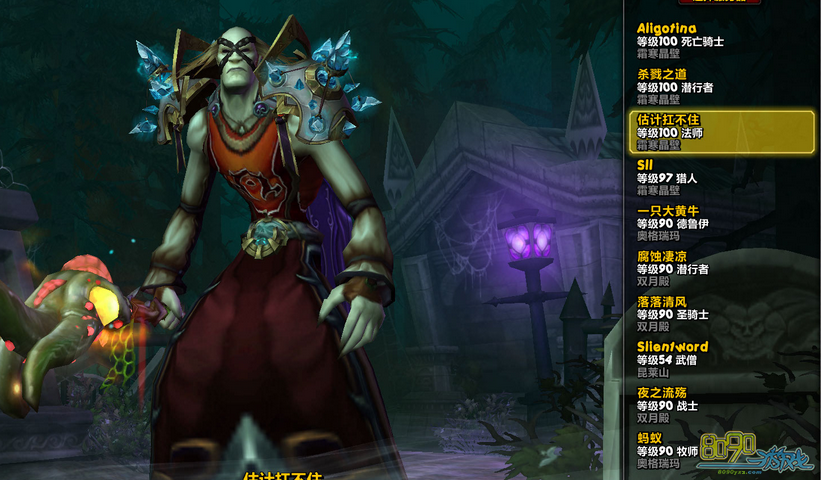
Task: Pick the druid character 一只大黄牛
Action: [700, 223]
